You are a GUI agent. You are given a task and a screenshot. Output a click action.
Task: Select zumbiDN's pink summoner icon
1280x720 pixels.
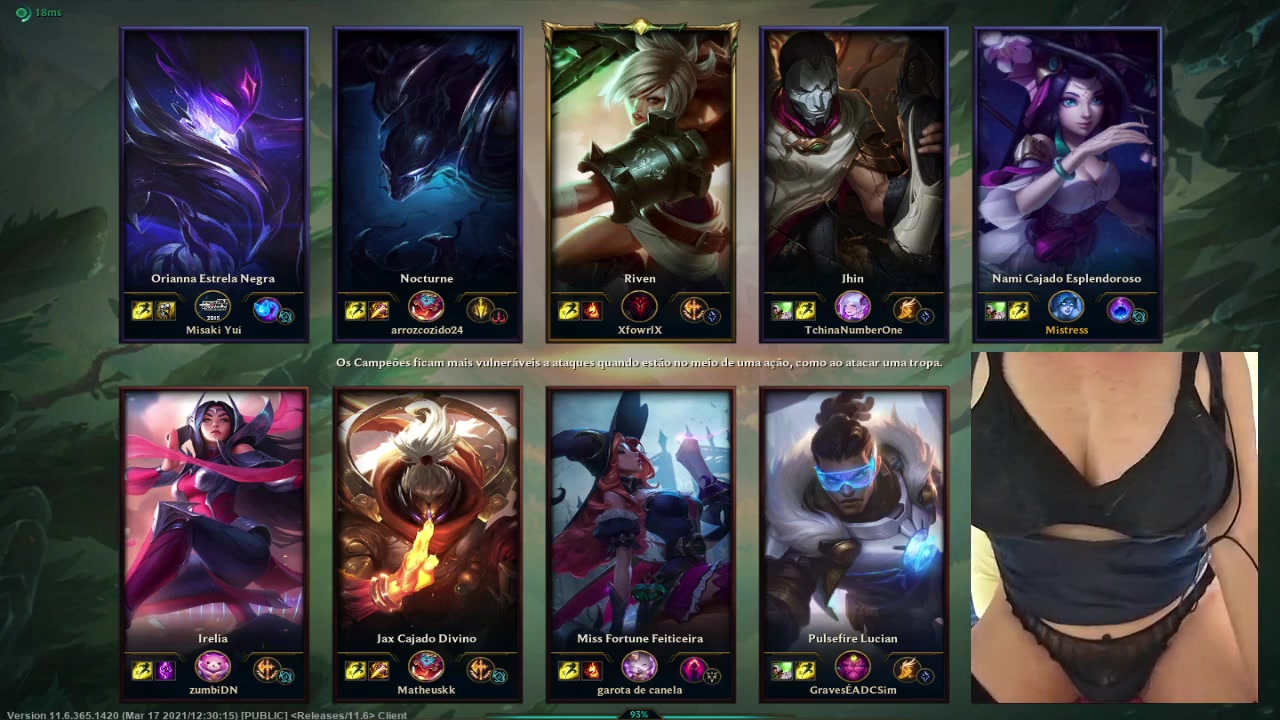point(213,666)
